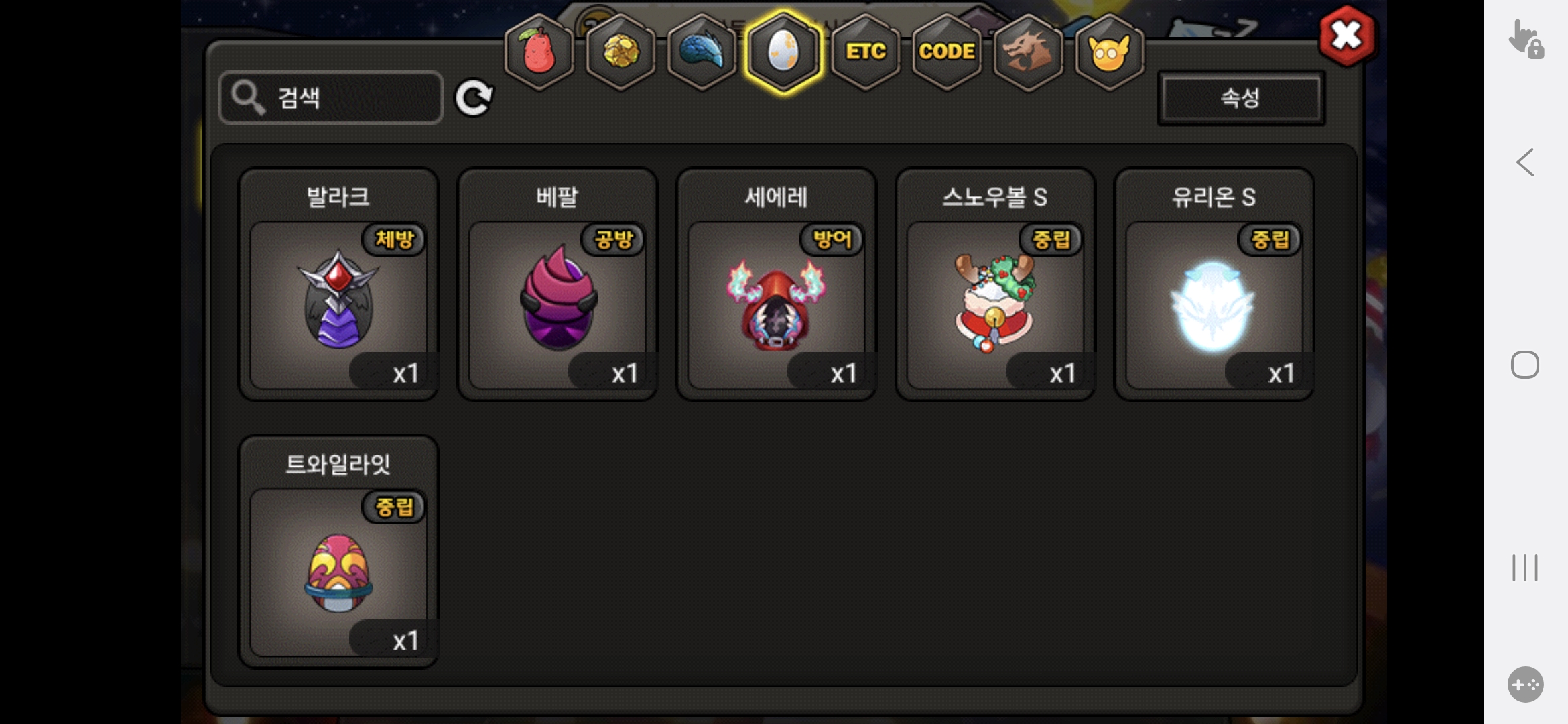Open the gold nugget tab
Screen dimensions: 1568x724
(x=620, y=52)
